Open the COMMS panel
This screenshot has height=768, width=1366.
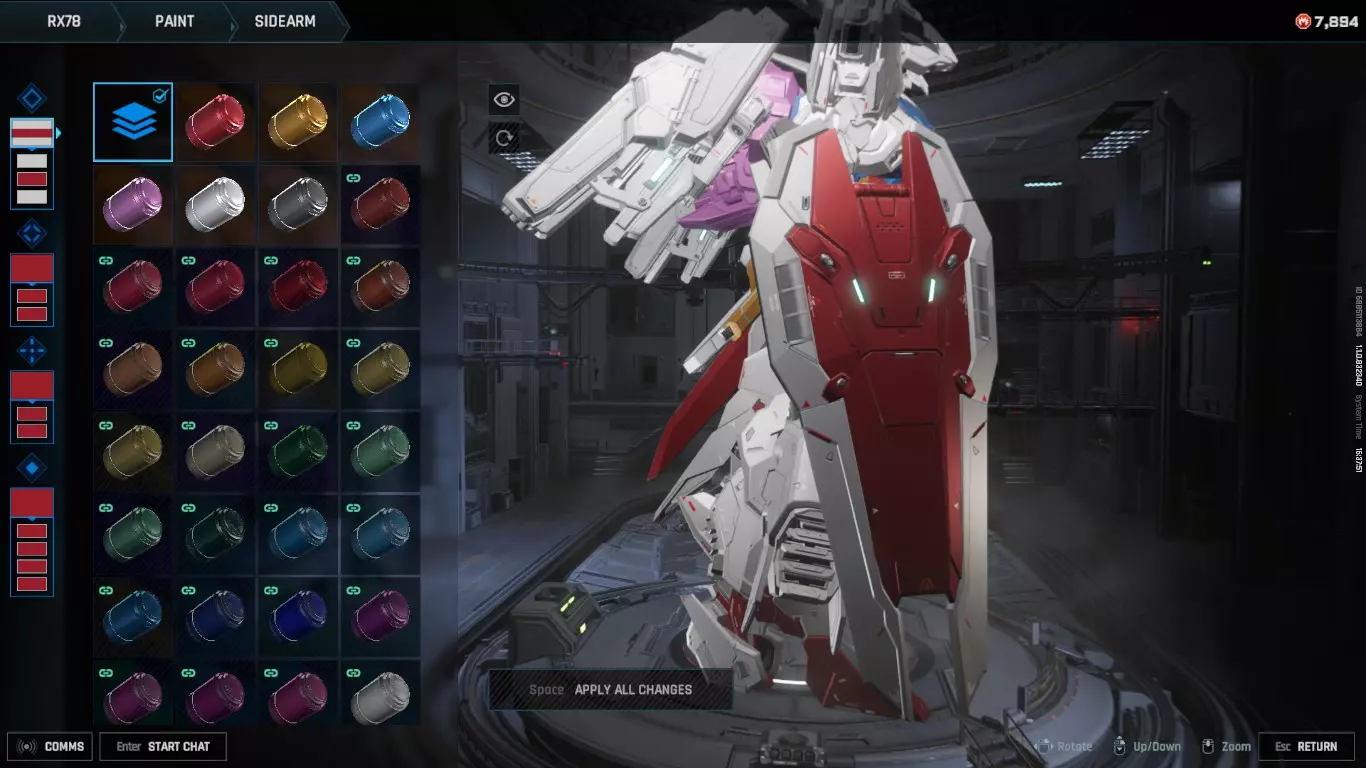tap(51, 747)
